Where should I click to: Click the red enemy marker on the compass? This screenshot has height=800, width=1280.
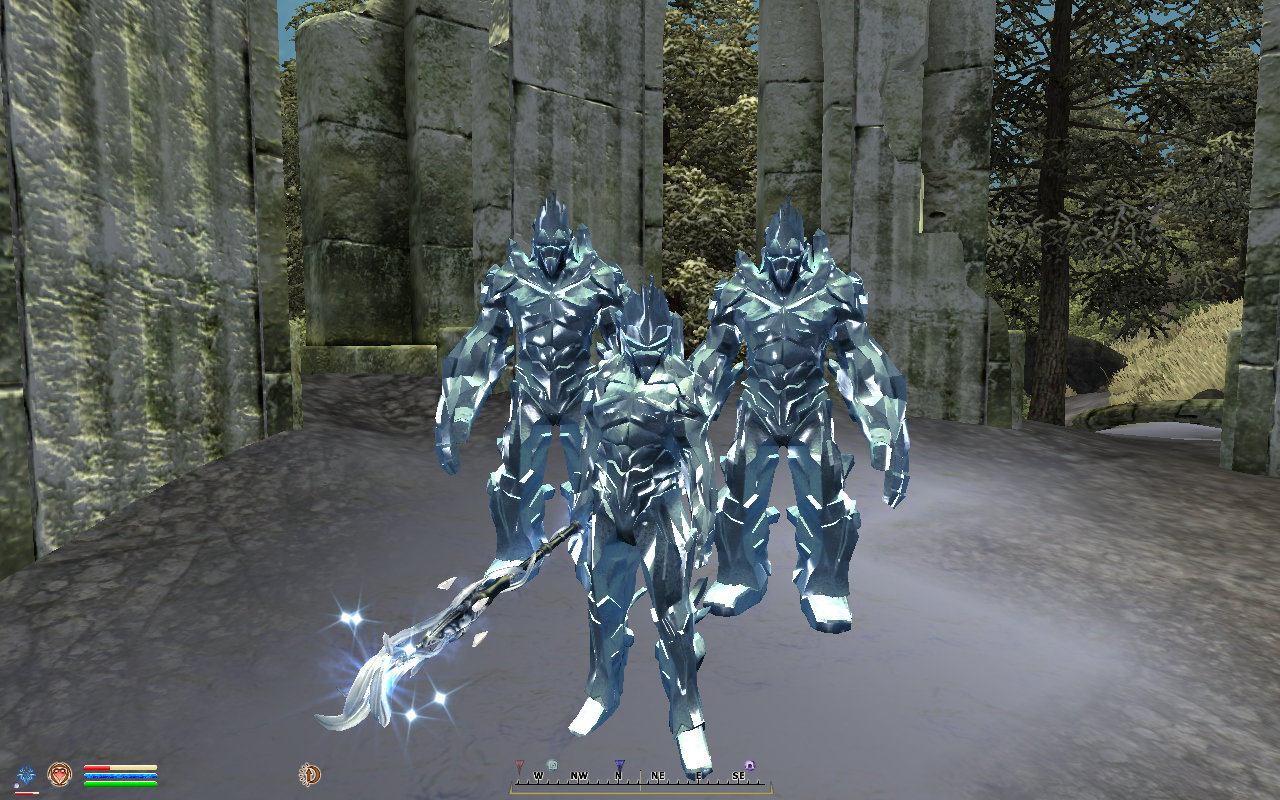click(x=520, y=765)
